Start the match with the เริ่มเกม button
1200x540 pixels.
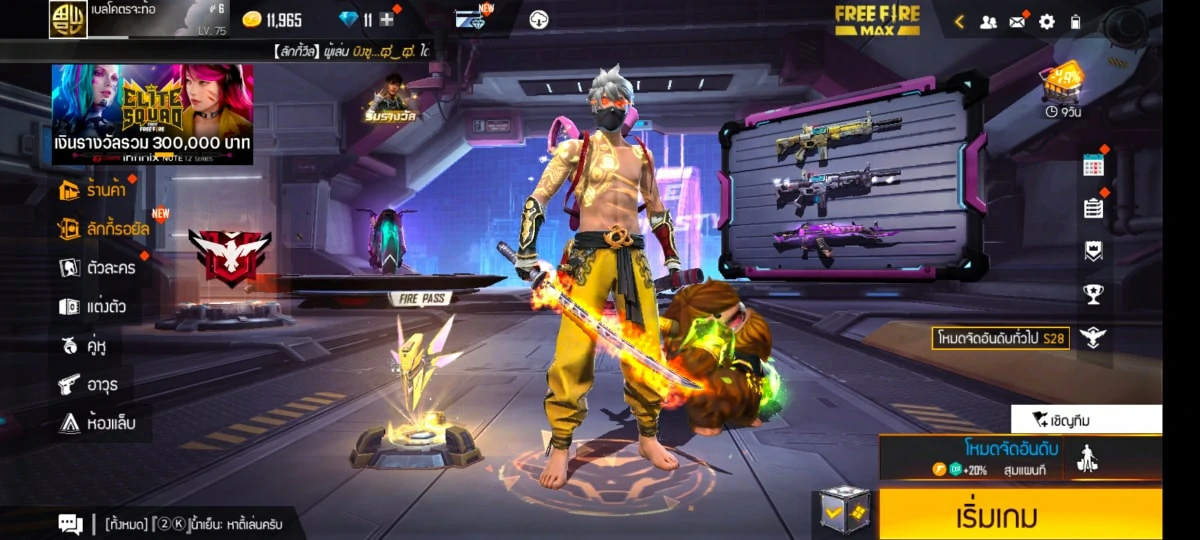pos(1020,516)
